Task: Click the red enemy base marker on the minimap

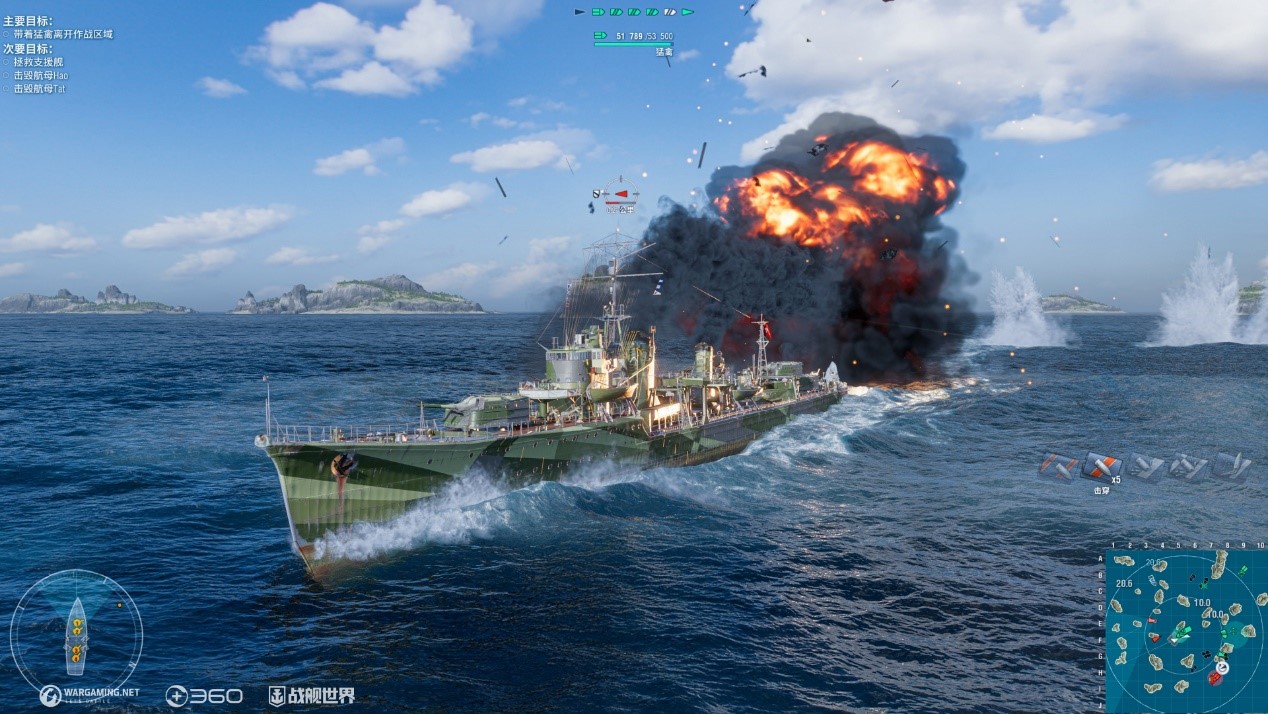Action: click(1215, 678)
